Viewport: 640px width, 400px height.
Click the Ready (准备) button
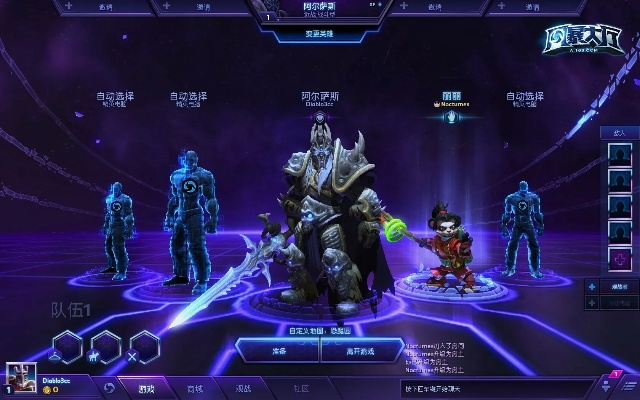[x=277, y=351]
